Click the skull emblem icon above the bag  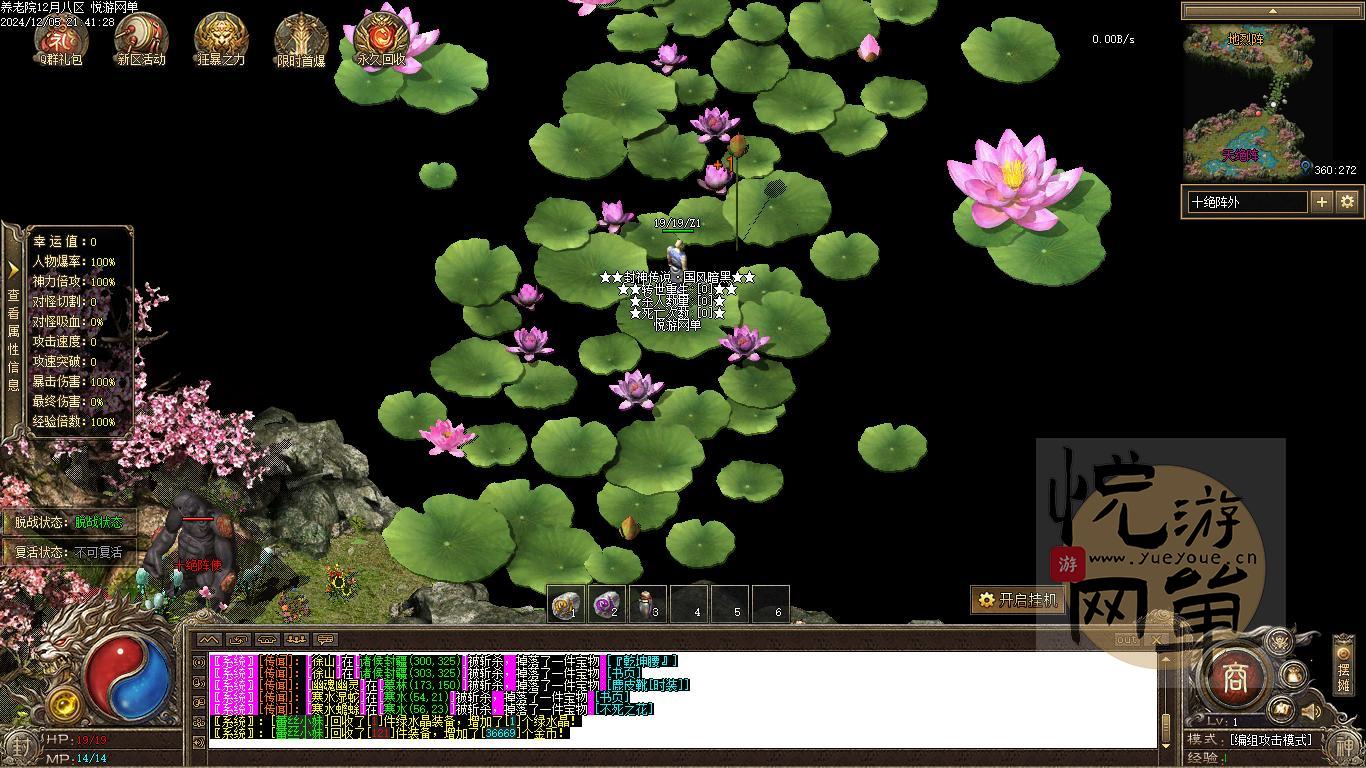click(x=1278, y=640)
